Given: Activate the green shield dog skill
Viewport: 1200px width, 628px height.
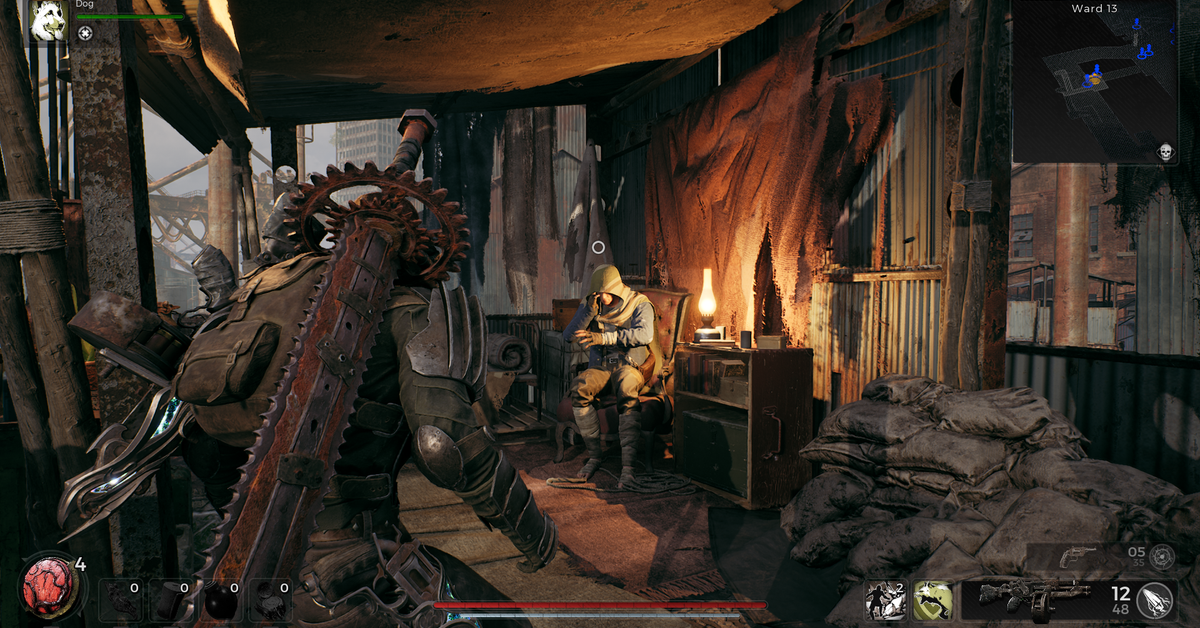Looking at the screenshot, I should pos(932,600).
